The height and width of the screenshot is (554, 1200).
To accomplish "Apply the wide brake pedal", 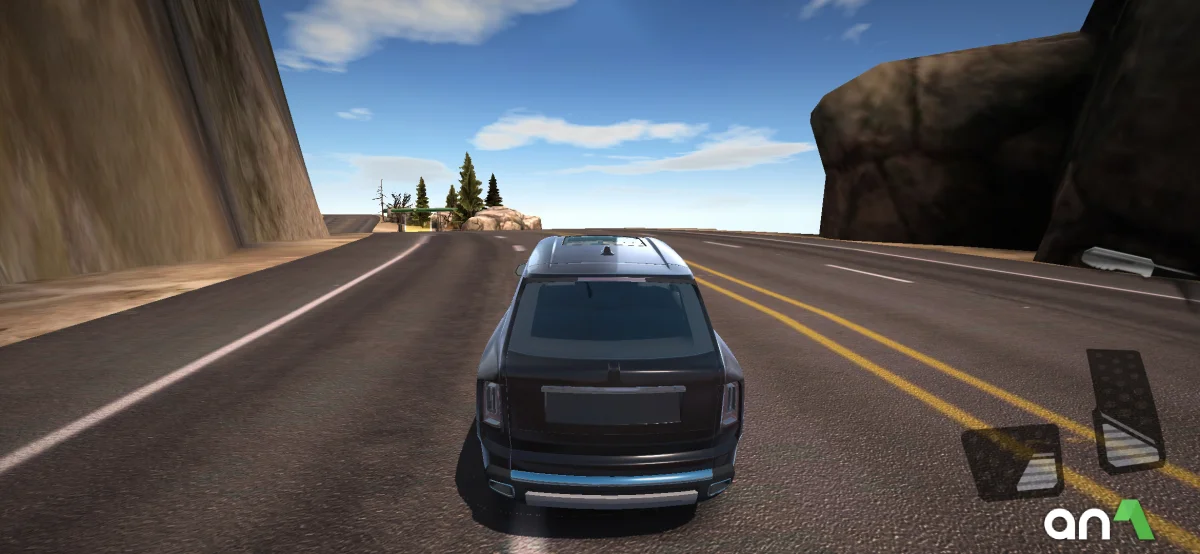I will [x=1013, y=460].
